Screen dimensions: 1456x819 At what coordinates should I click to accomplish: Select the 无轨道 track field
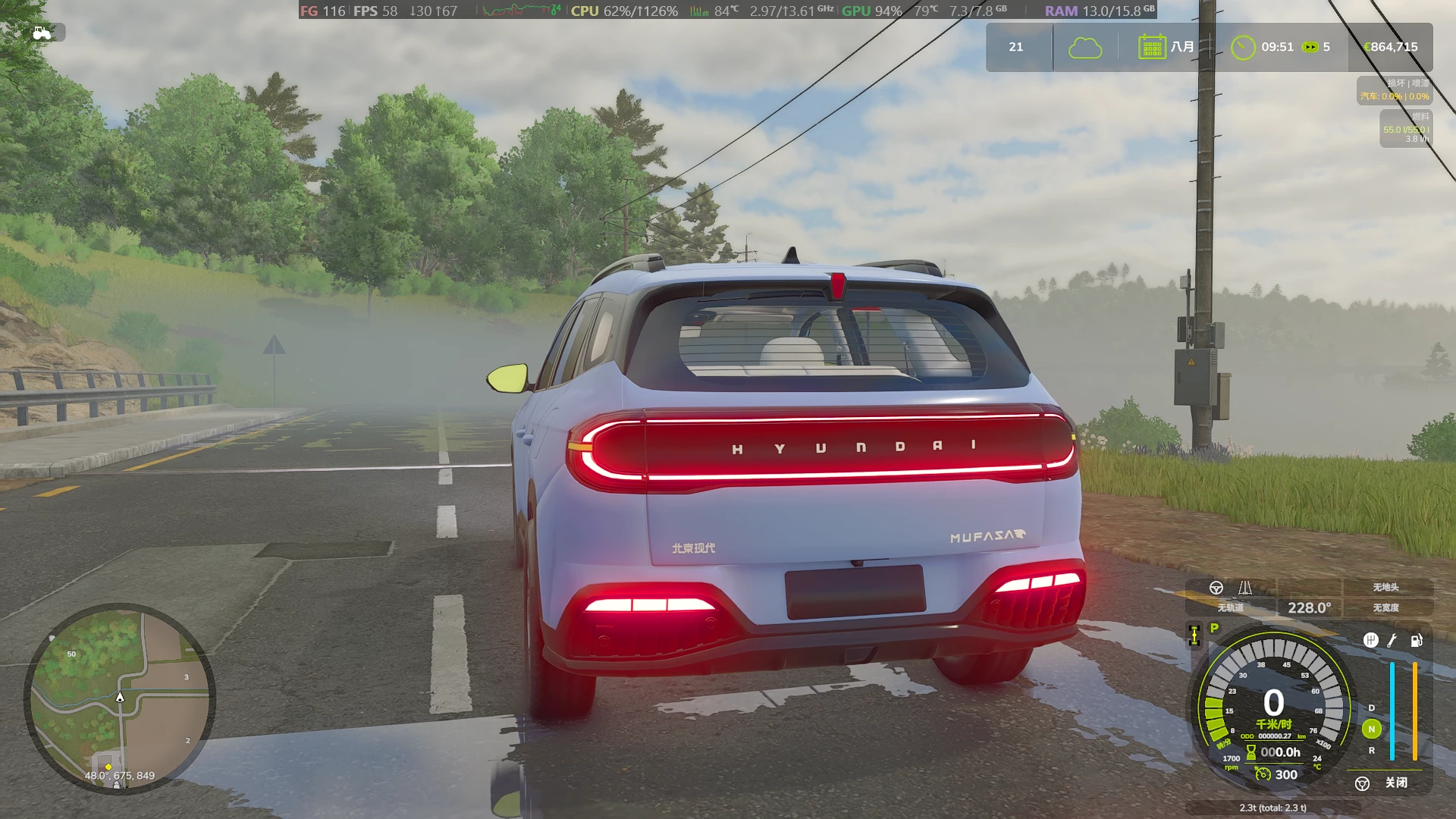point(1230,607)
